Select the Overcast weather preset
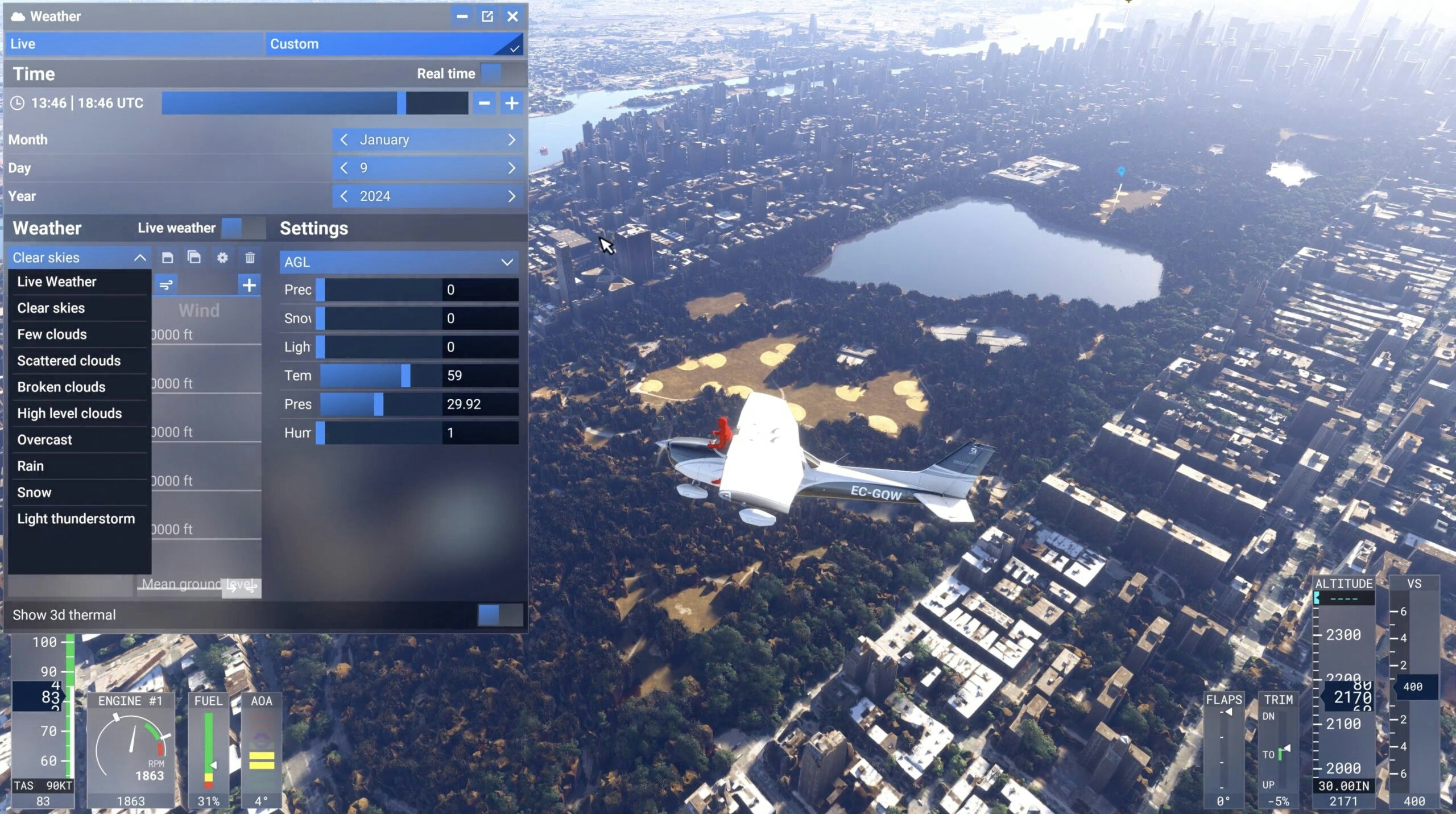1456x814 pixels. tap(45, 440)
